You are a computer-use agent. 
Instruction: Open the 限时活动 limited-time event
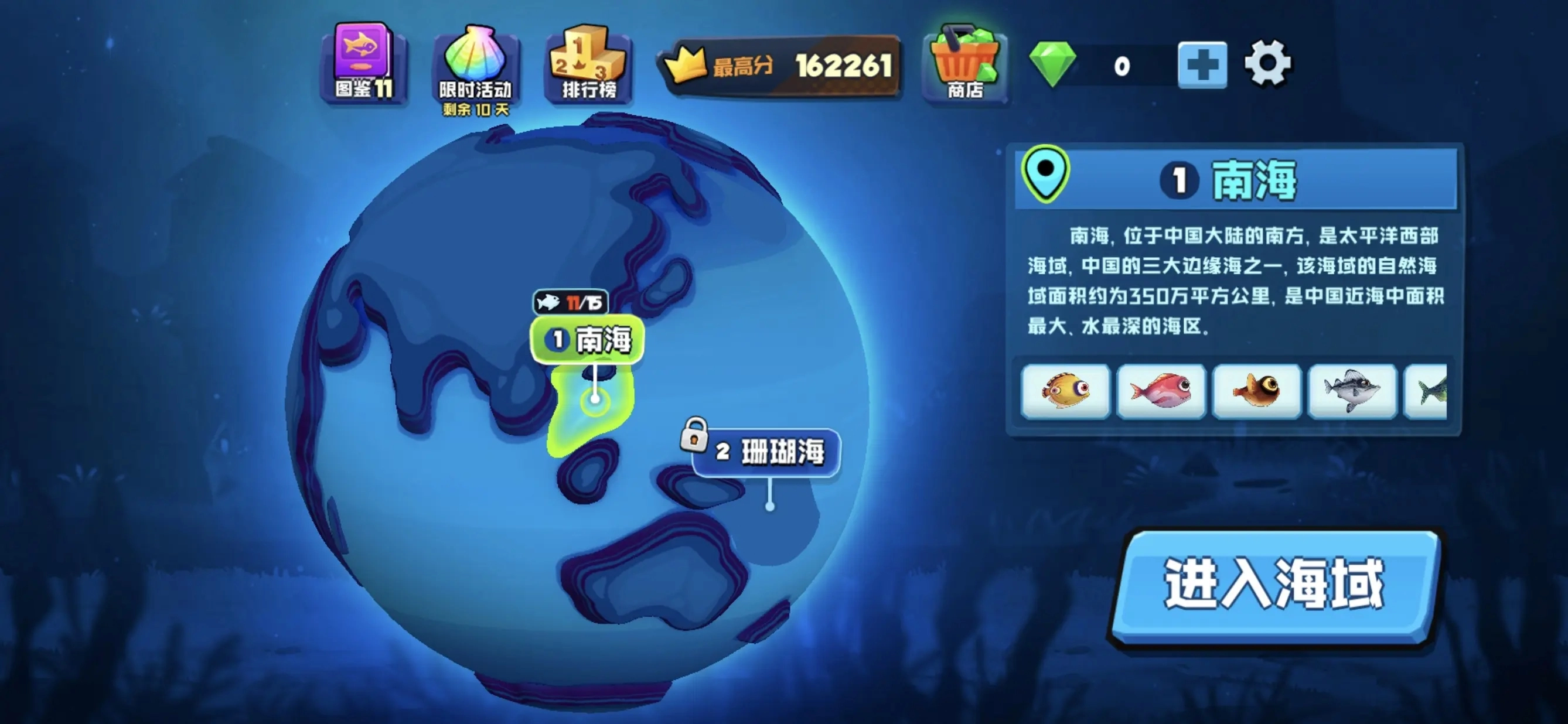click(474, 64)
